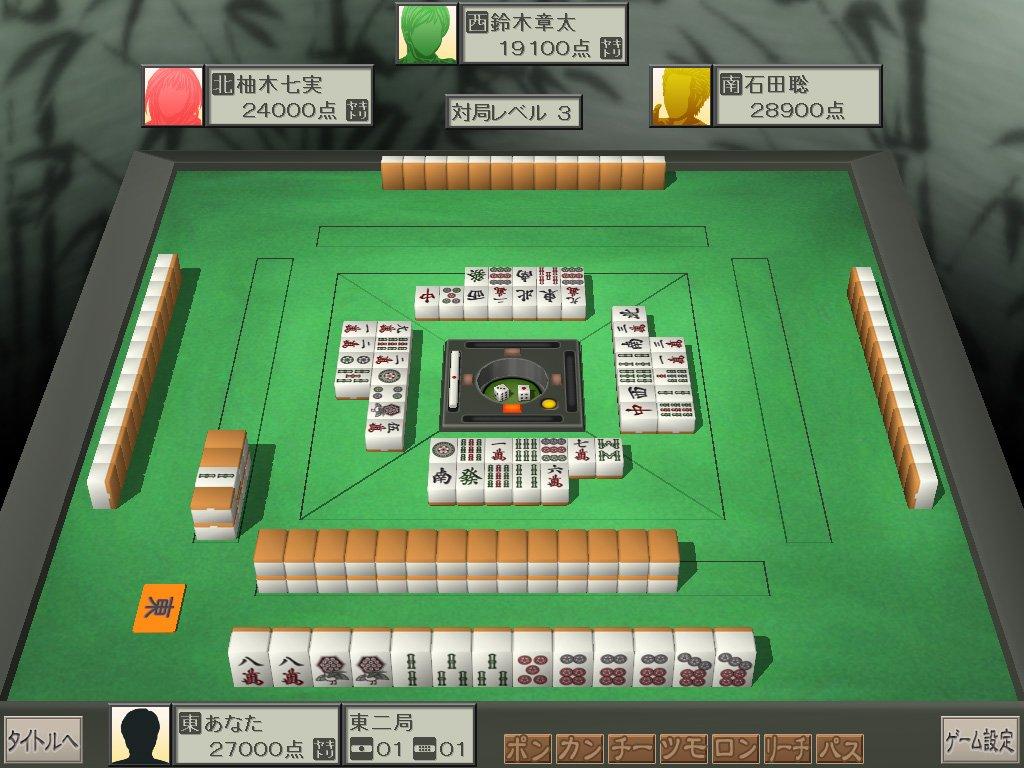The image size is (1024, 768).
Task: Open the ゲーム設定 game settings
Action: [979, 740]
